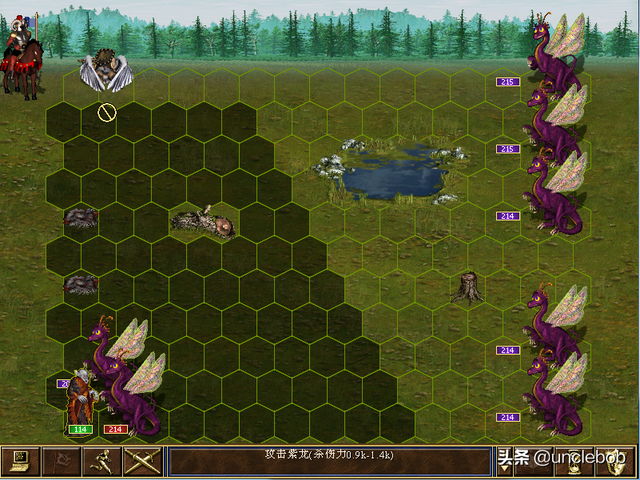Screen dimensions: 640x480
Task: Click the surrender flag button
Action: 61,461
